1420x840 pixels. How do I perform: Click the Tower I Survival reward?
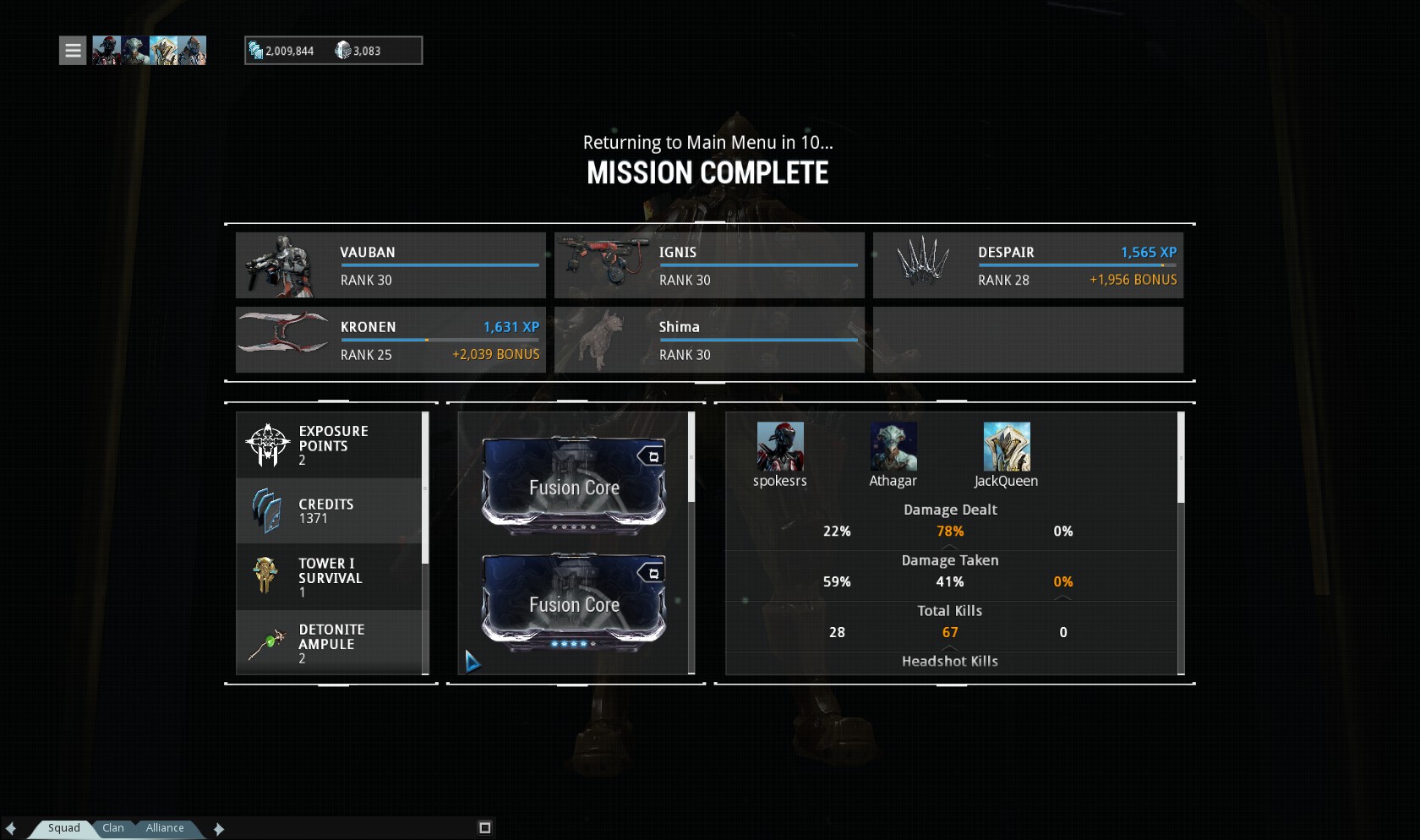(329, 576)
